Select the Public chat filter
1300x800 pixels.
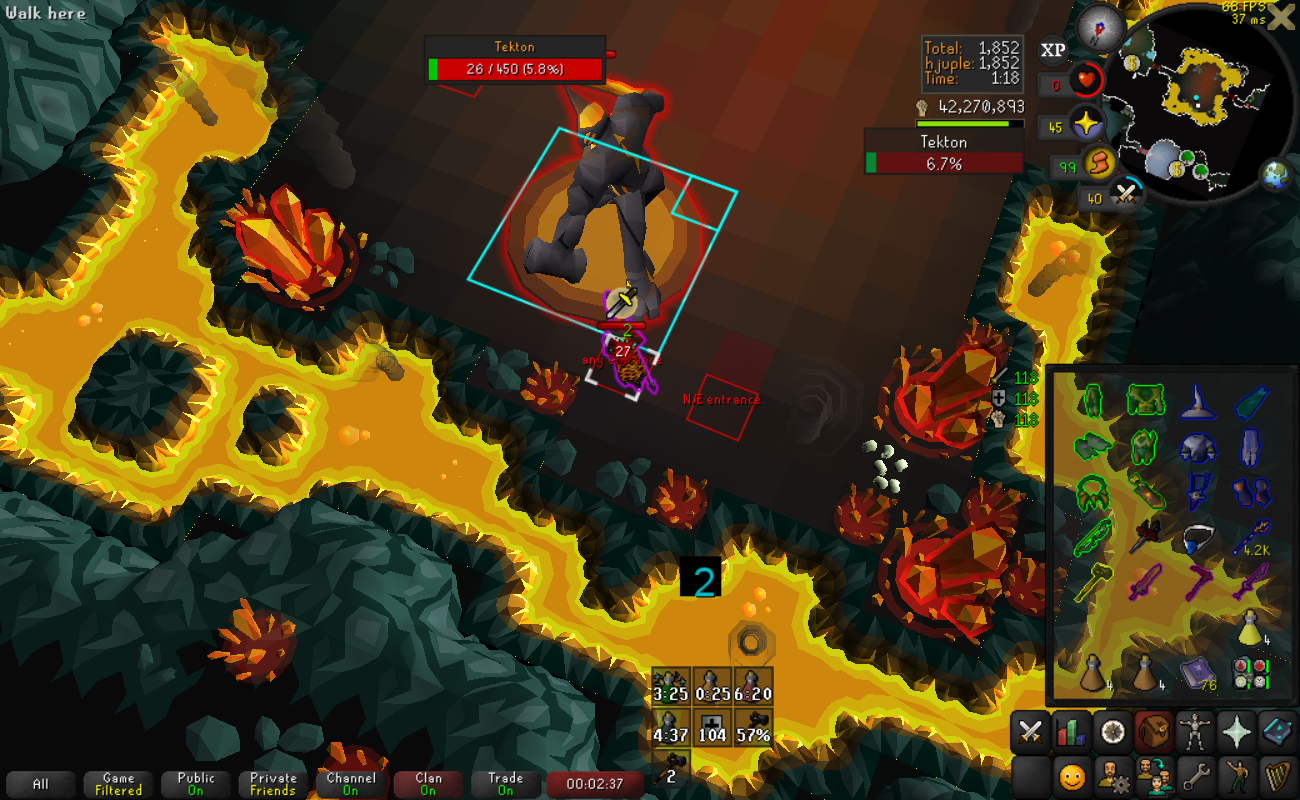tap(196, 784)
